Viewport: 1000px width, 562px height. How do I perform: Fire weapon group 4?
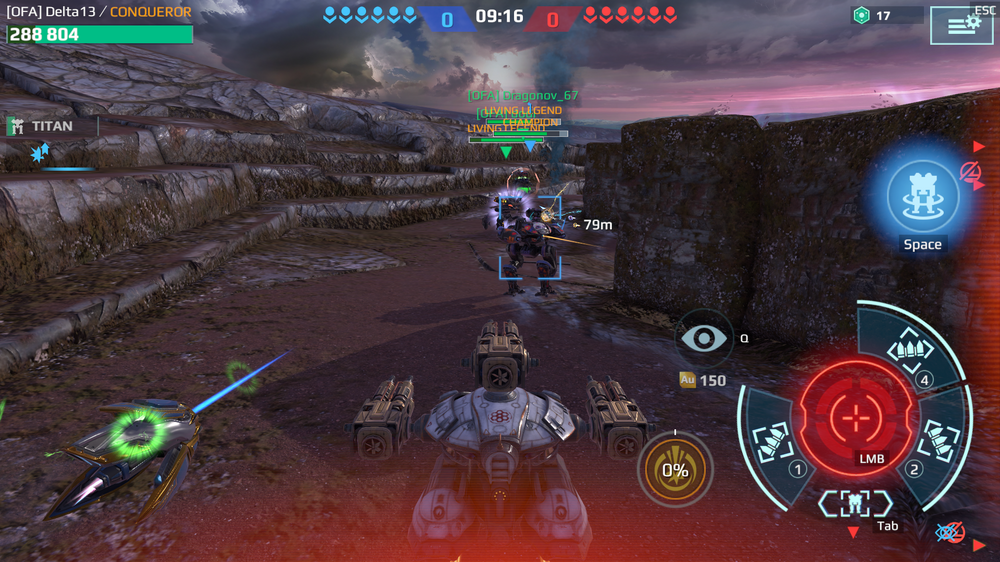pyautogui.click(x=910, y=351)
